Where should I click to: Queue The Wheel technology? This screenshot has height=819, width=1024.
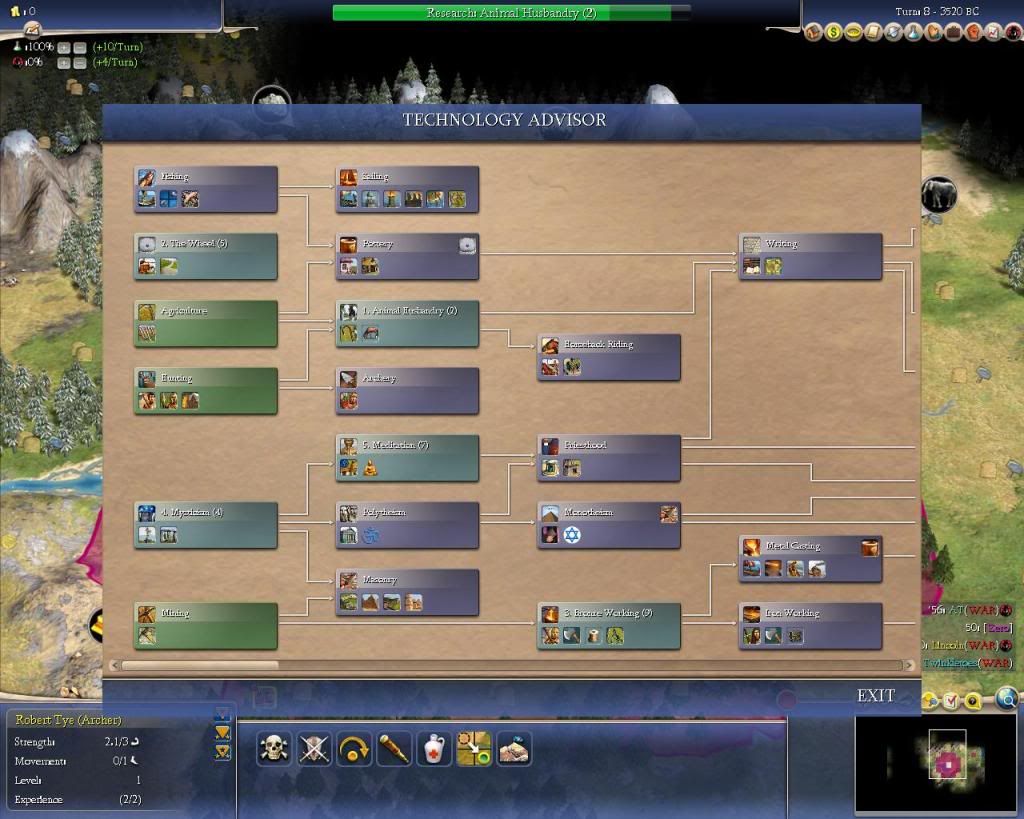coord(206,256)
